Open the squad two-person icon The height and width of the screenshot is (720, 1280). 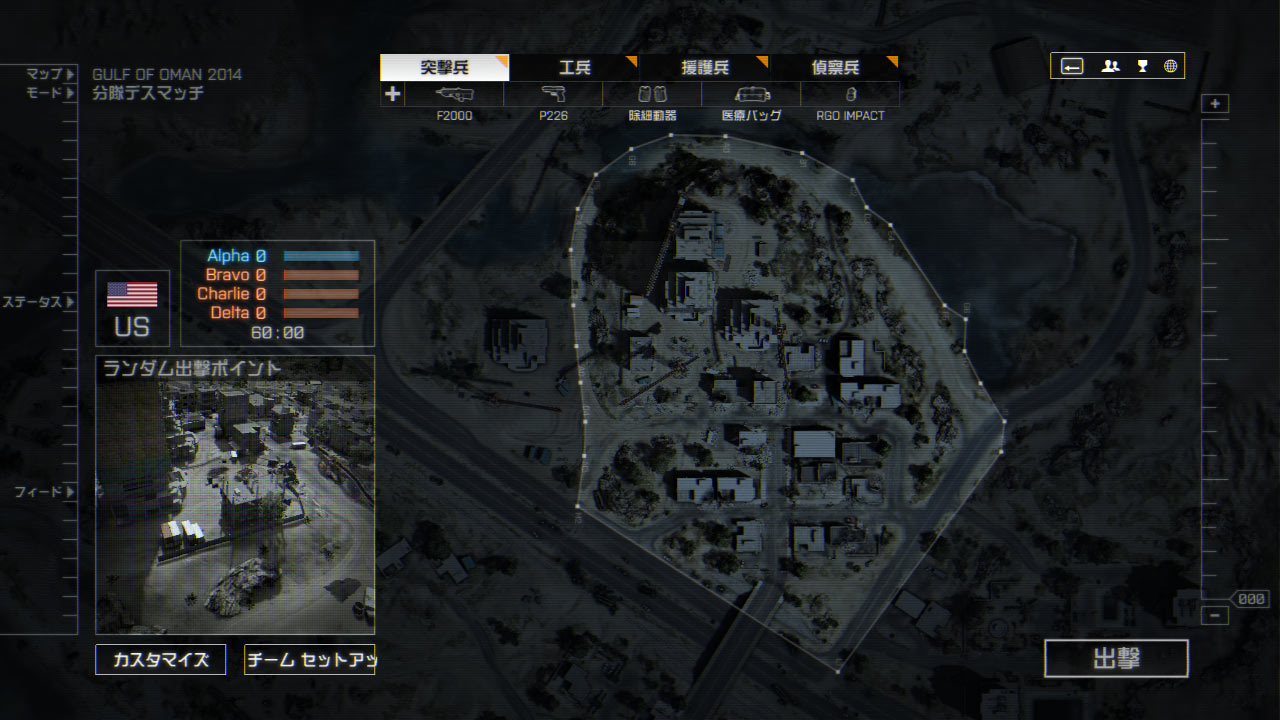pos(1110,66)
